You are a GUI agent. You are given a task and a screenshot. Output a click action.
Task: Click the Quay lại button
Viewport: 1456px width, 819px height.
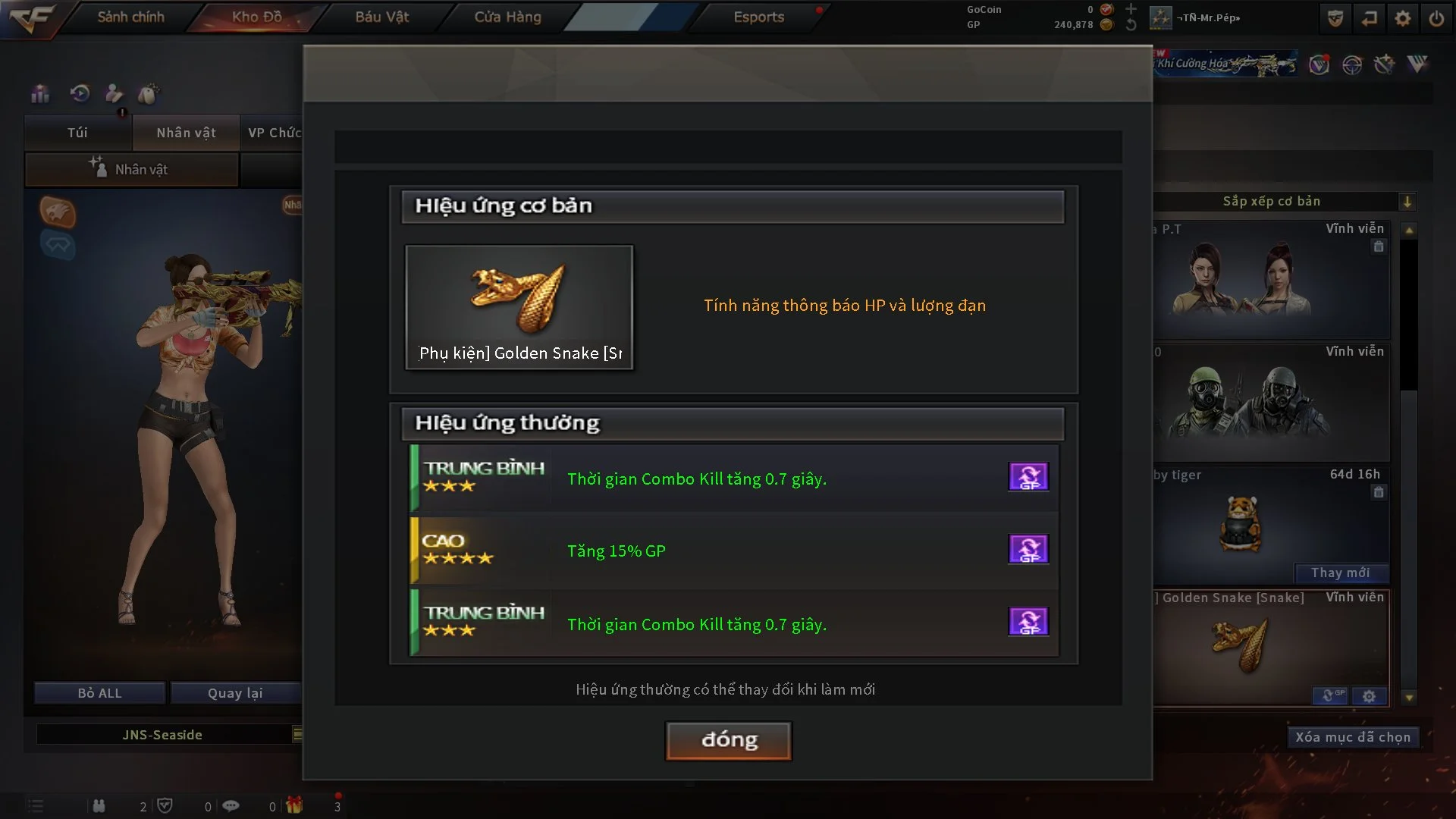pos(235,693)
